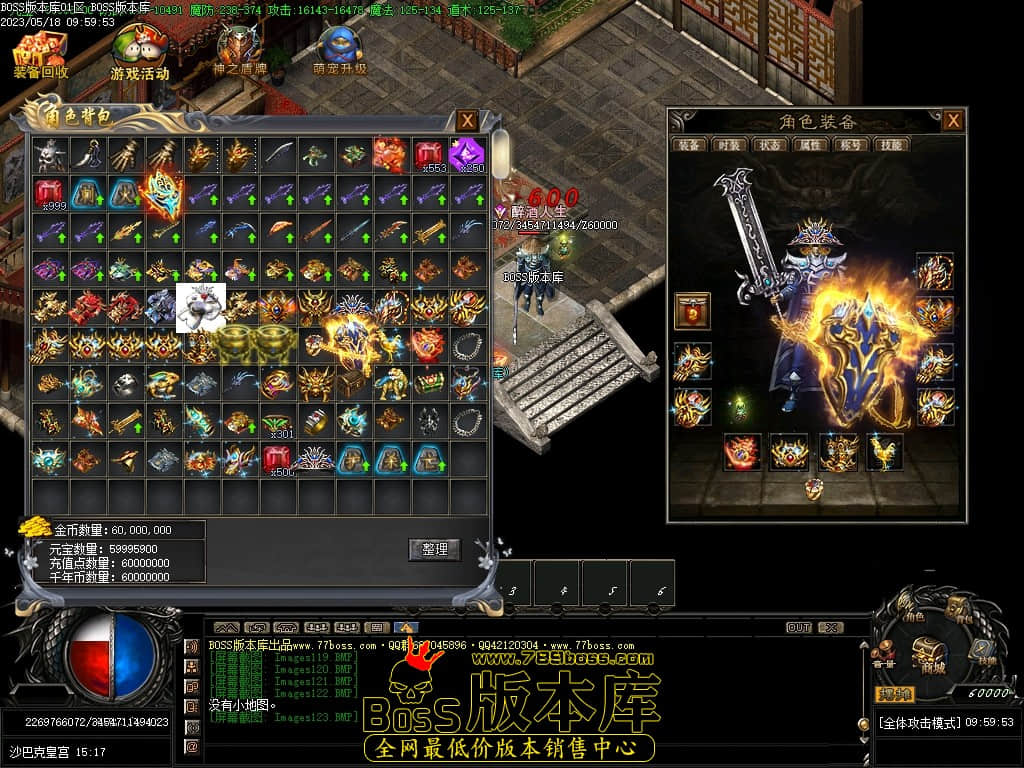Click the OUT button above chat
The height and width of the screenshot is (768, 1024).
[x=798, y=628]
